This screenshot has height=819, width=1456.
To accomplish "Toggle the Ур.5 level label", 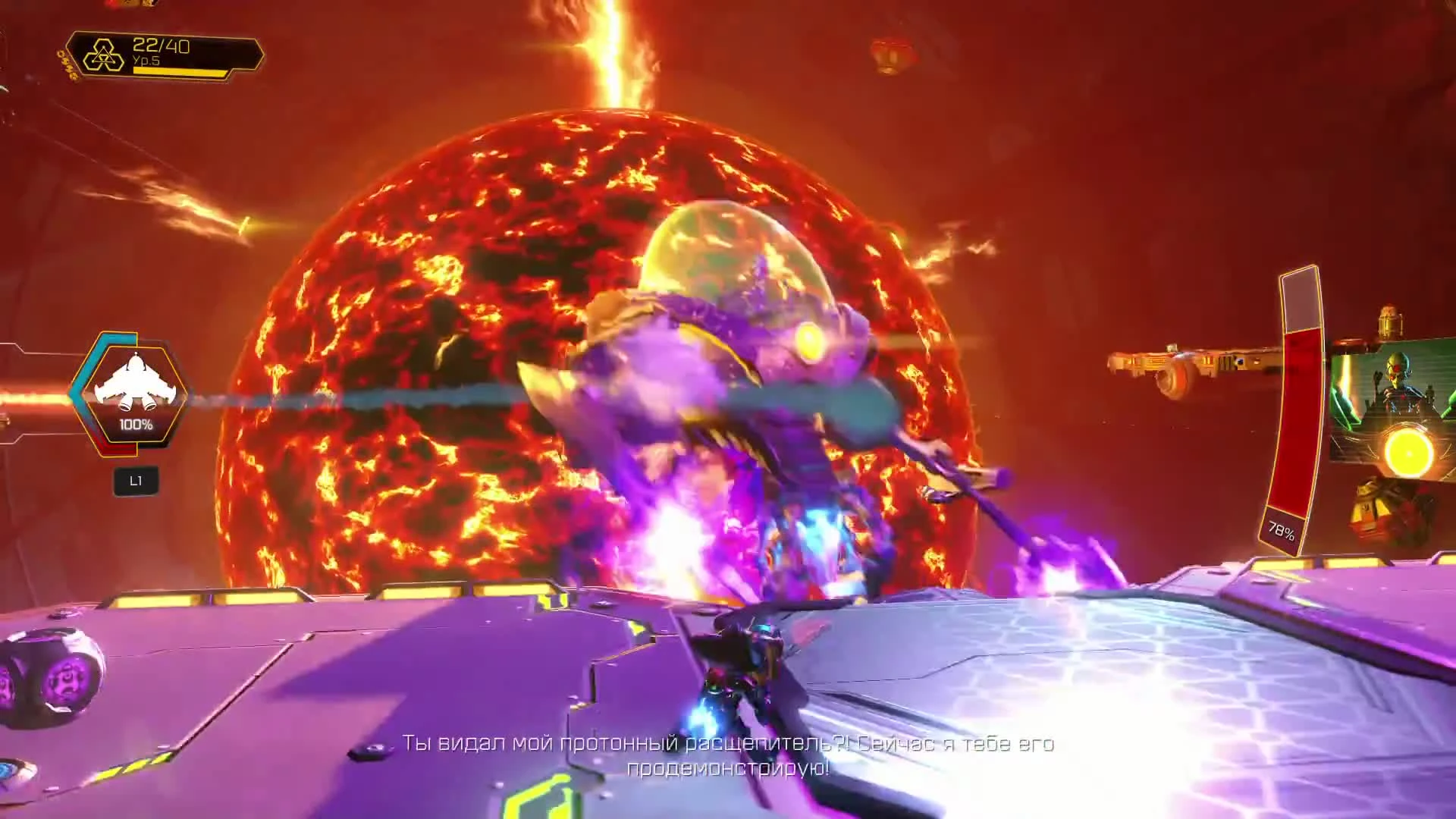I will [x=147, y=61].
